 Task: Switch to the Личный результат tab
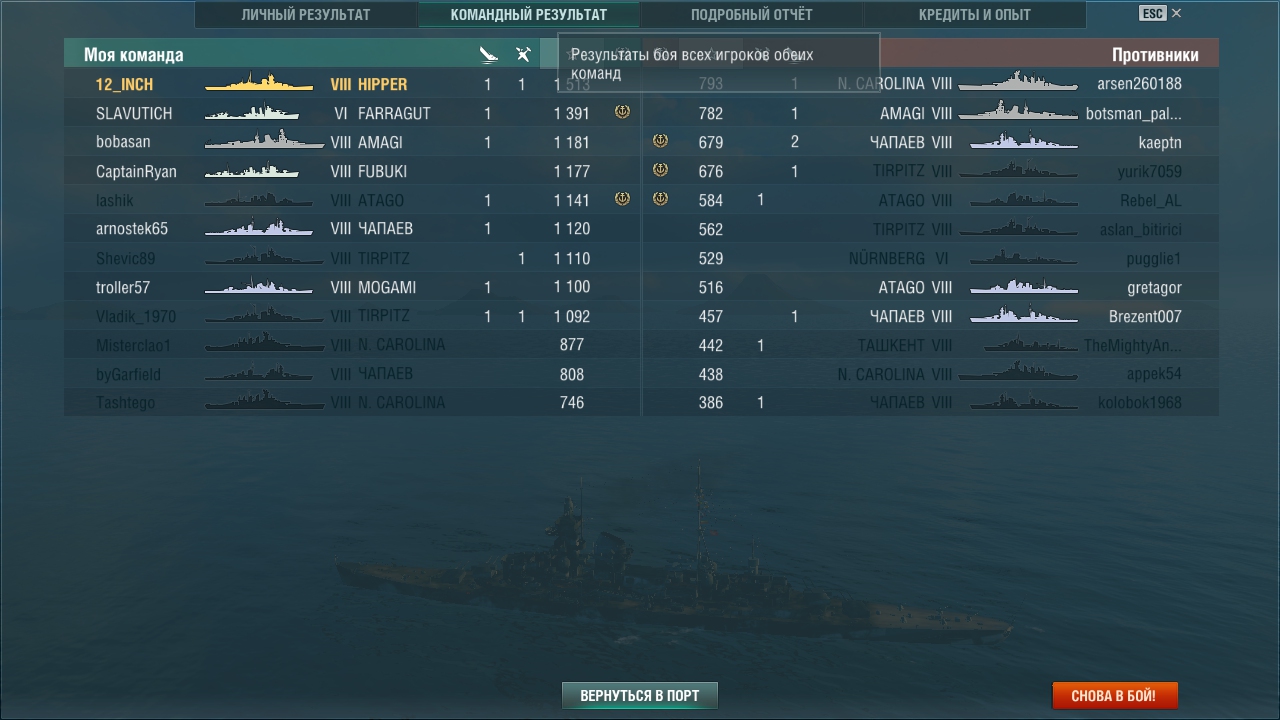[305, 15]
